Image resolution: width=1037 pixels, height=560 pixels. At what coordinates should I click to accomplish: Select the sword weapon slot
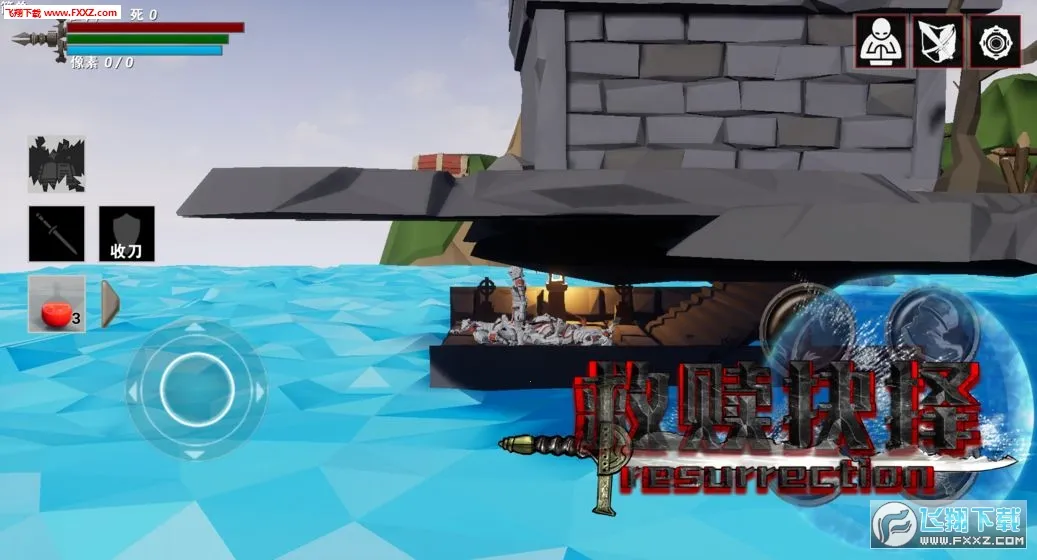[x=56, y=234]
